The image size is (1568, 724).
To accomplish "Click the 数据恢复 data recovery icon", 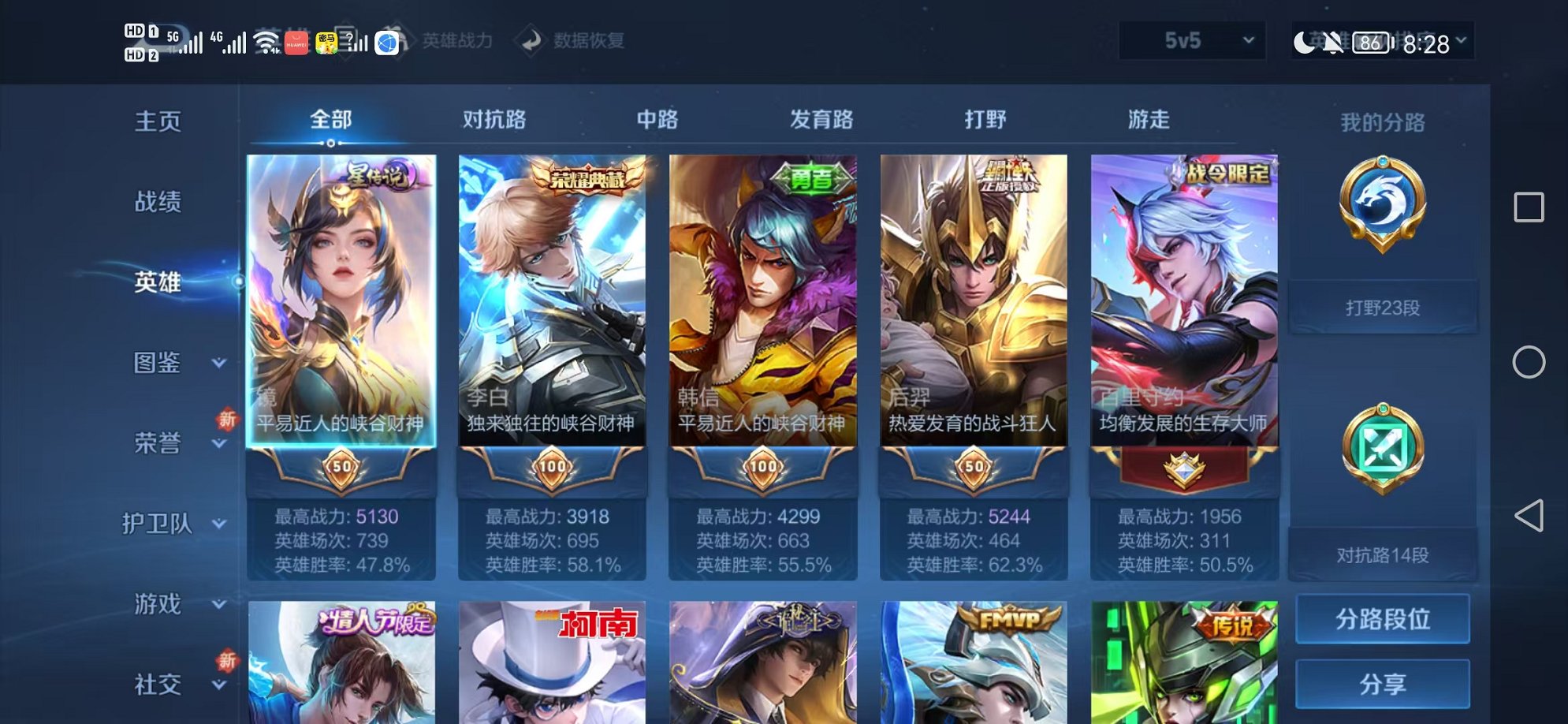I will click(531, 42).
